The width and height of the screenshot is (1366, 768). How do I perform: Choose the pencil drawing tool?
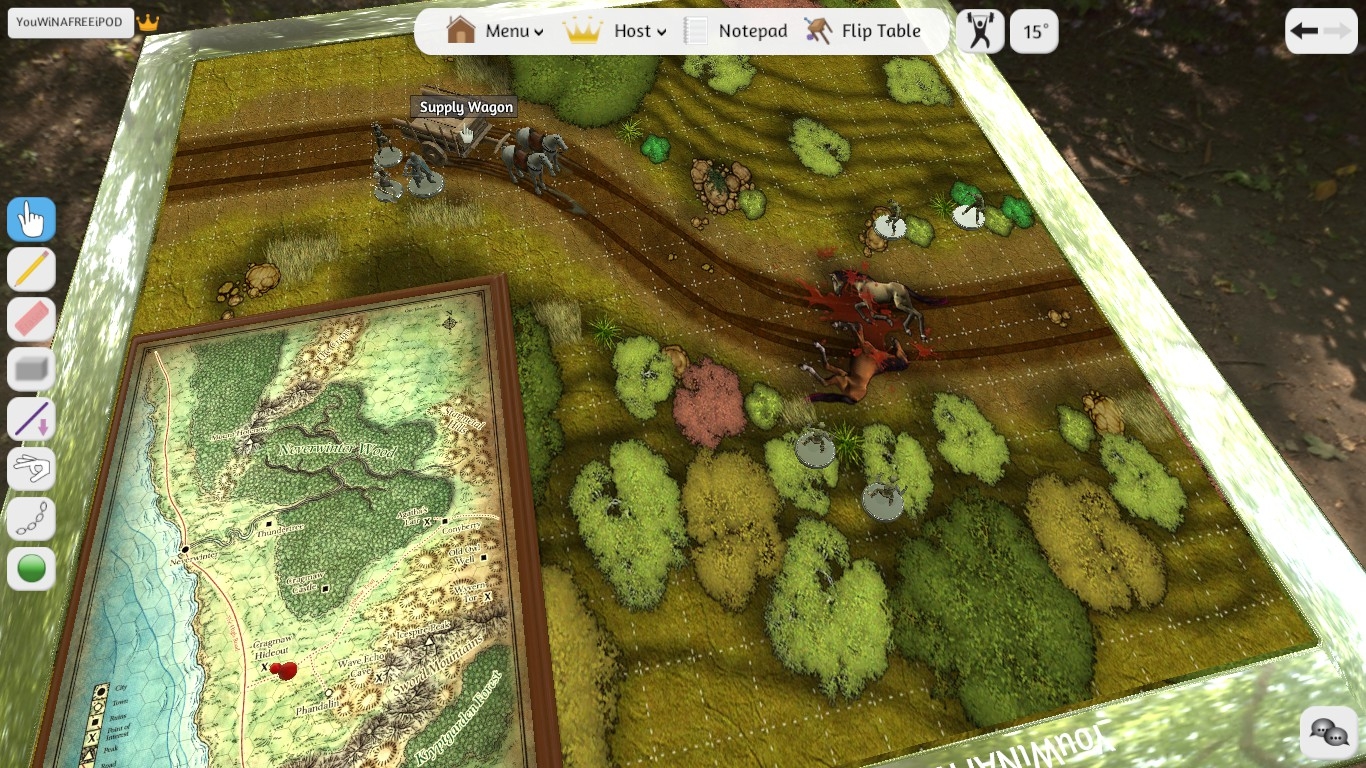[x=31, y=270]
